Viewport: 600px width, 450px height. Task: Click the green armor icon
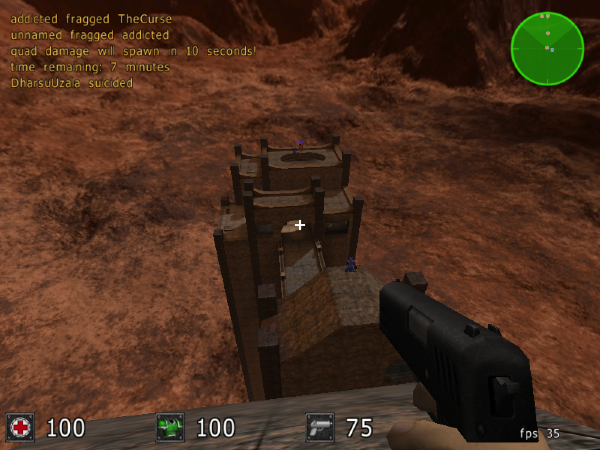tap(170, 428)
